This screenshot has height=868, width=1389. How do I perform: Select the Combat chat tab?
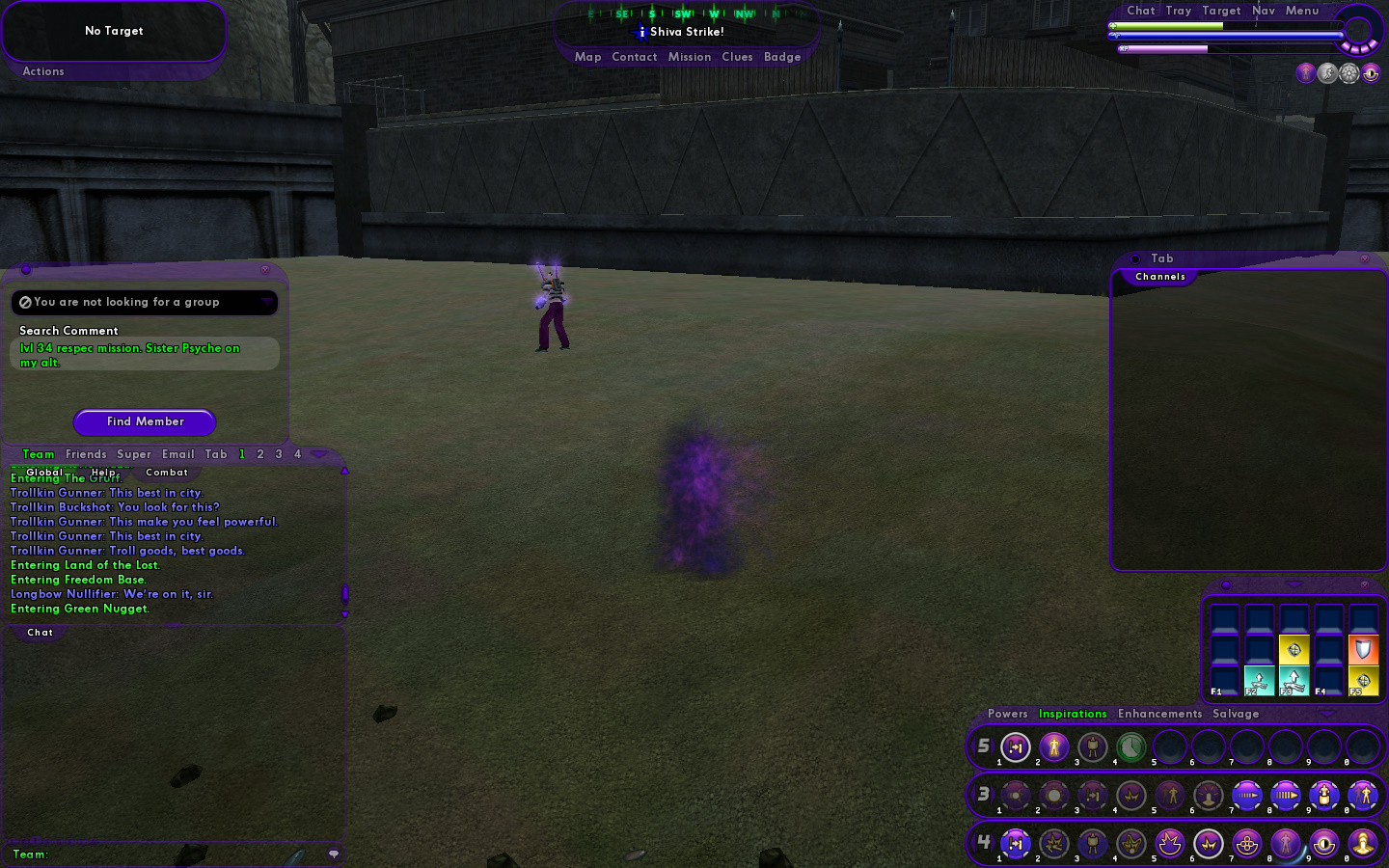pos(167,473)
